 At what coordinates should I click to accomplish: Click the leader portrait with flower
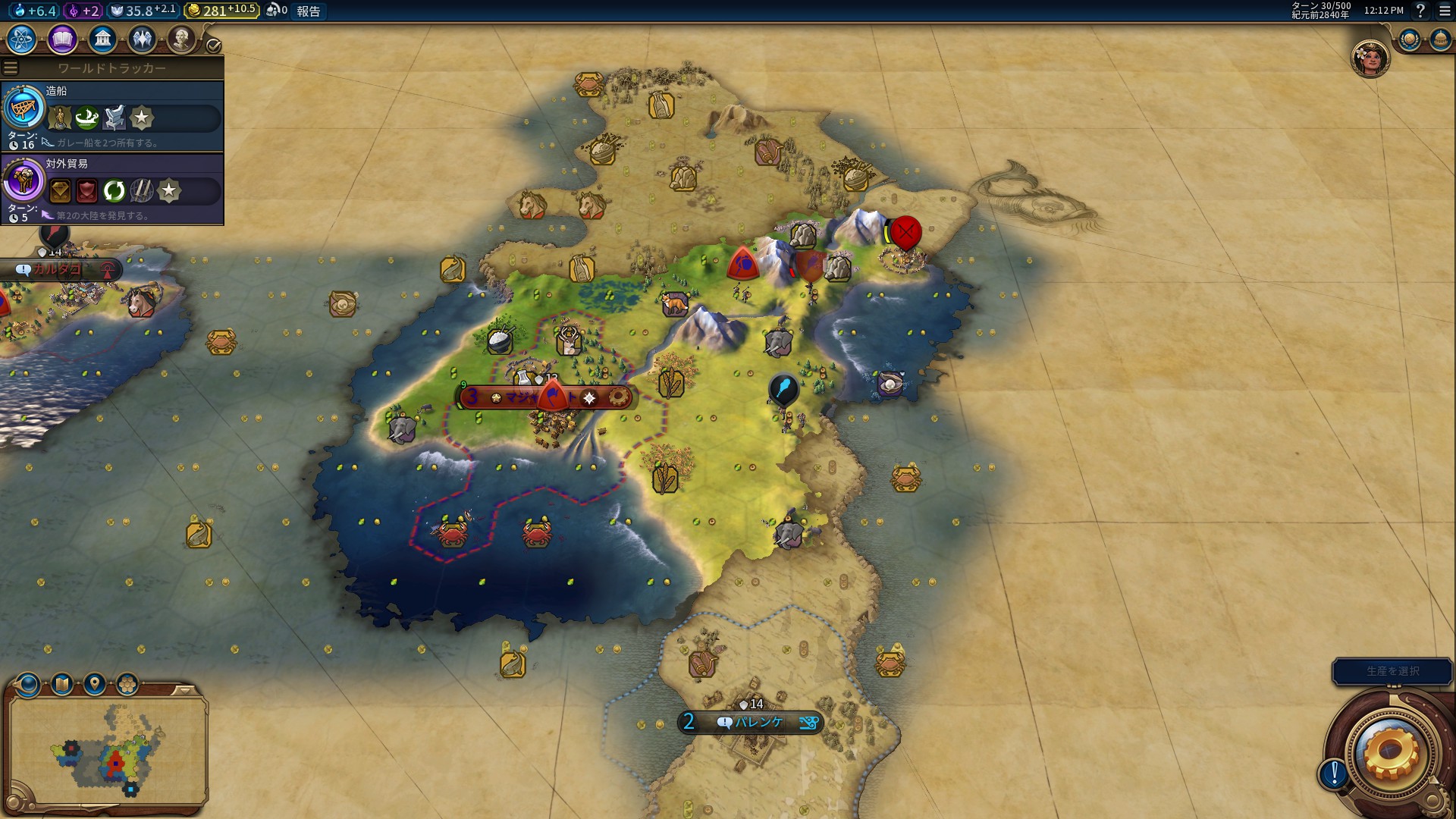[x=1370, y=58]
